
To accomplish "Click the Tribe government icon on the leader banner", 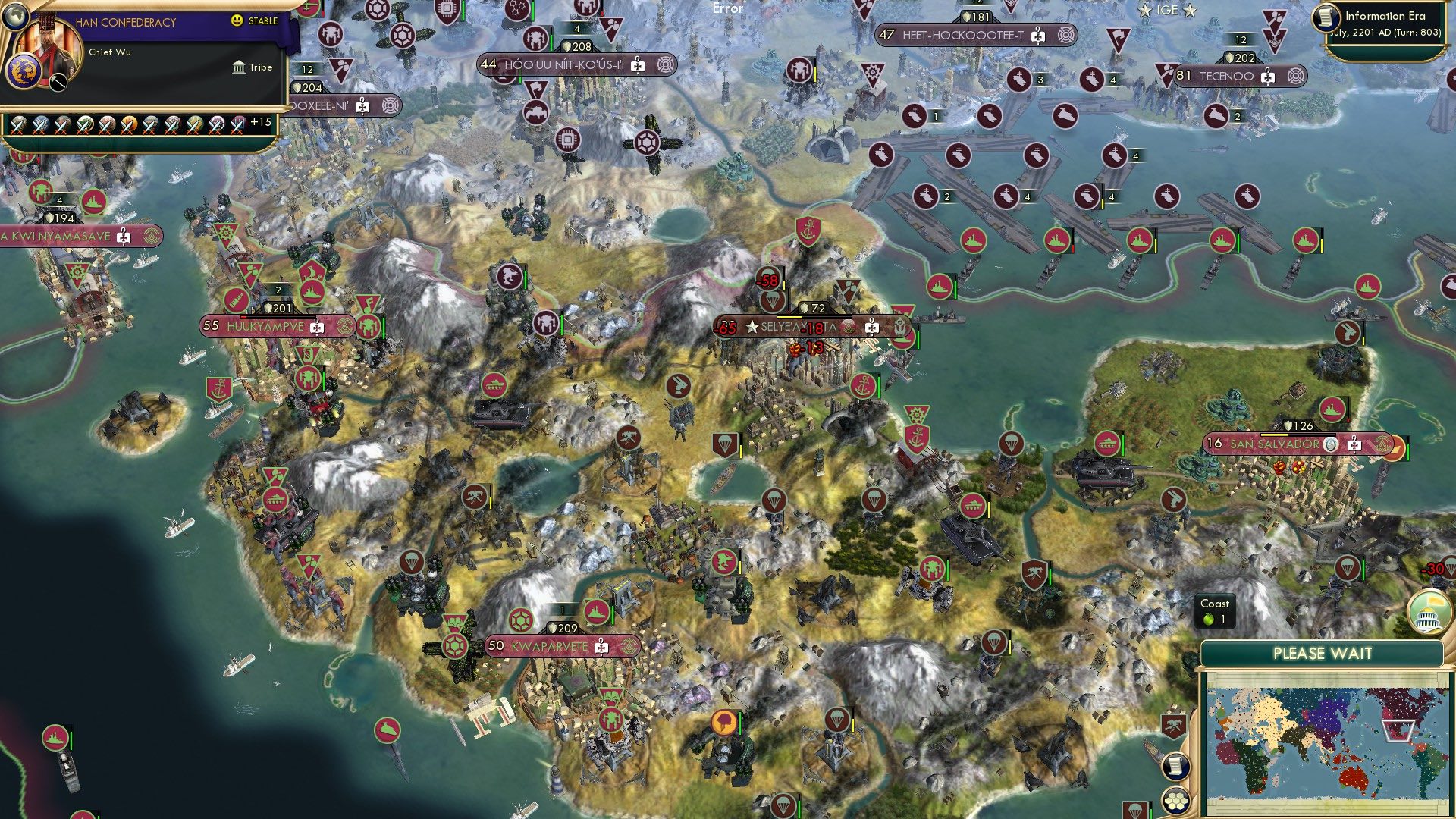I will pos(239,68).
